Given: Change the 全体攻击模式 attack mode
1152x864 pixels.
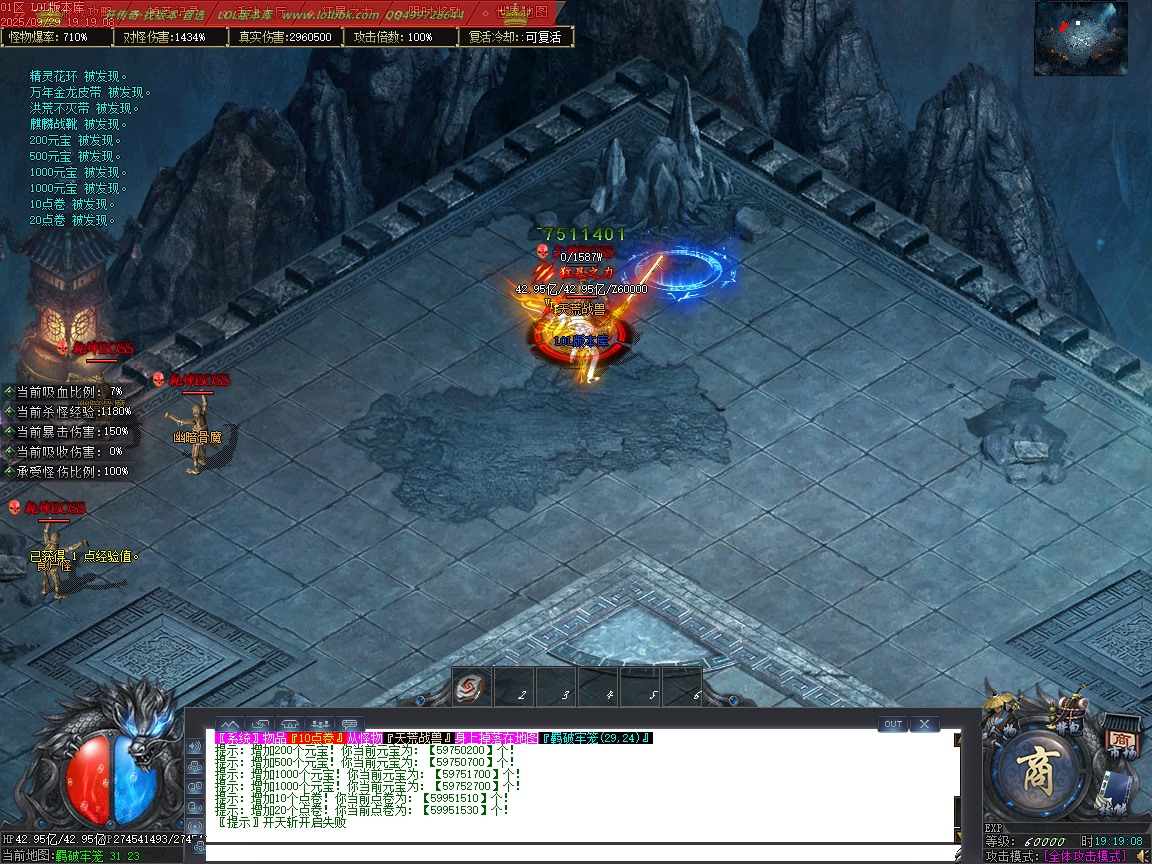Looking at the screenshot, I should 1084,856.
